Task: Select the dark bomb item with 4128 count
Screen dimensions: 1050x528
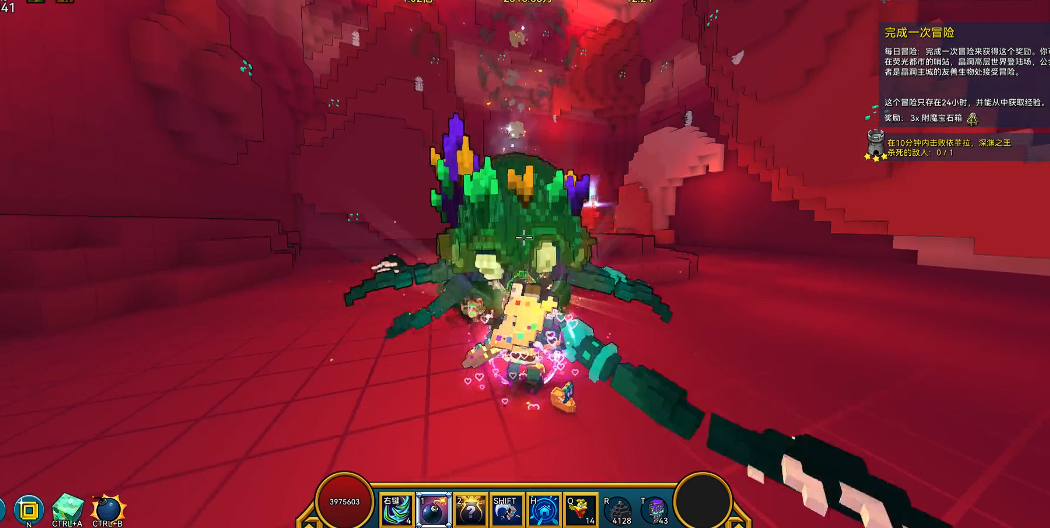Action: coord(619,509)
